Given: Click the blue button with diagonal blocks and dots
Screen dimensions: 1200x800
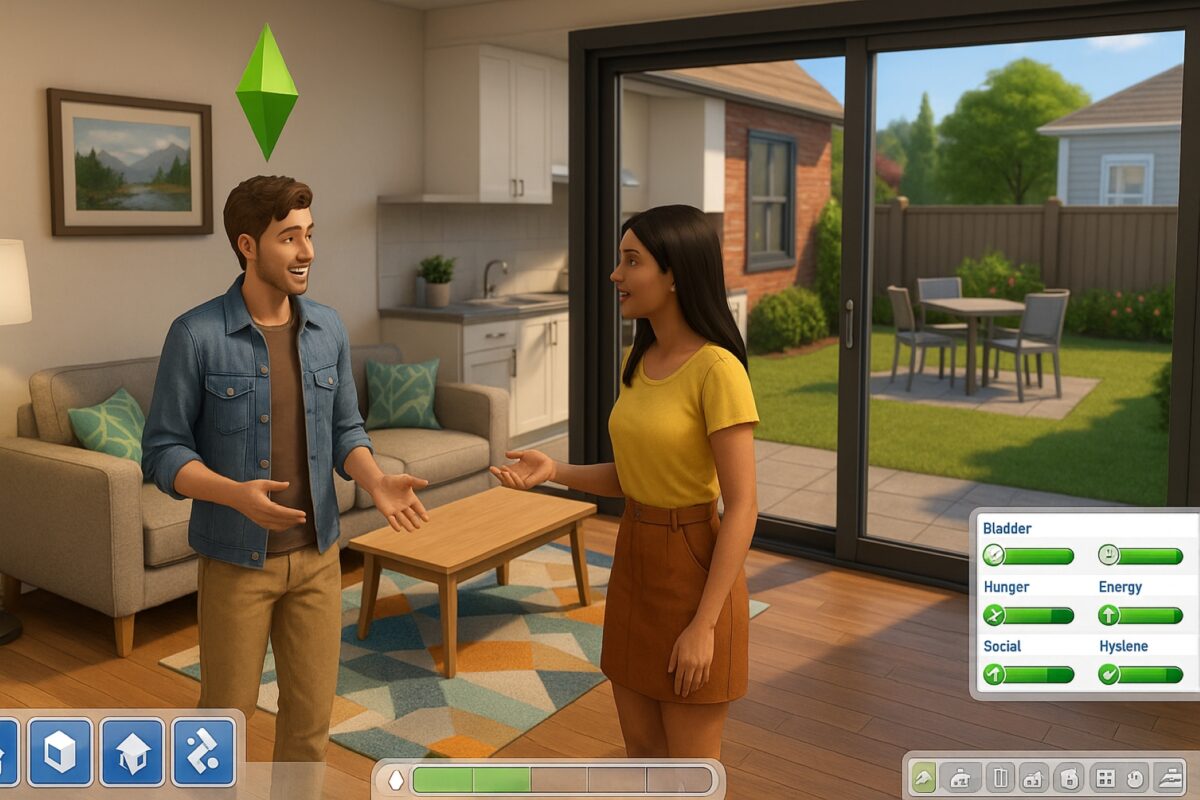Looking at the screenshot, I should 204,751.
